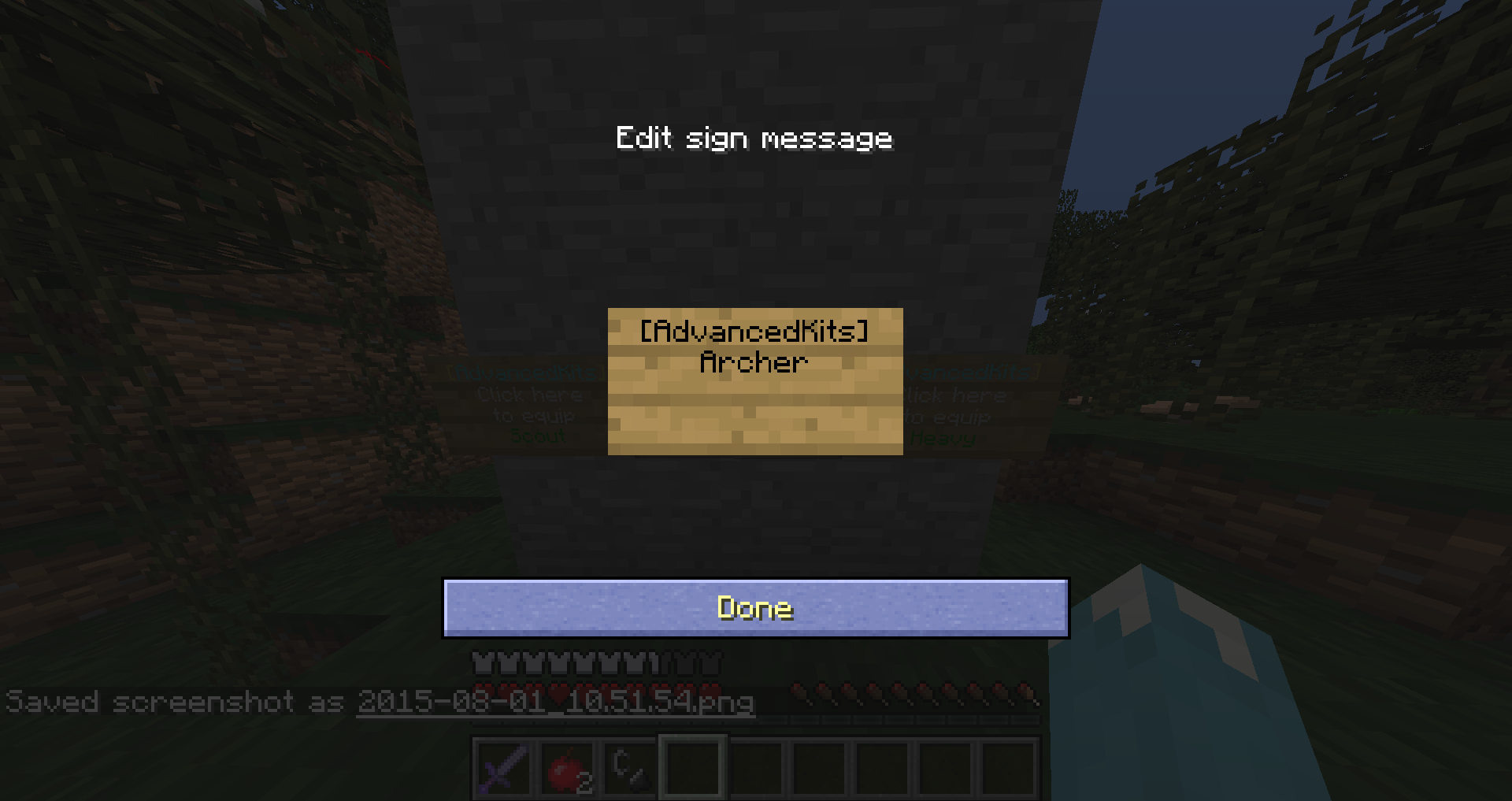
Task: Click the Archer line on the sign
Action: (x=754, y=362)
